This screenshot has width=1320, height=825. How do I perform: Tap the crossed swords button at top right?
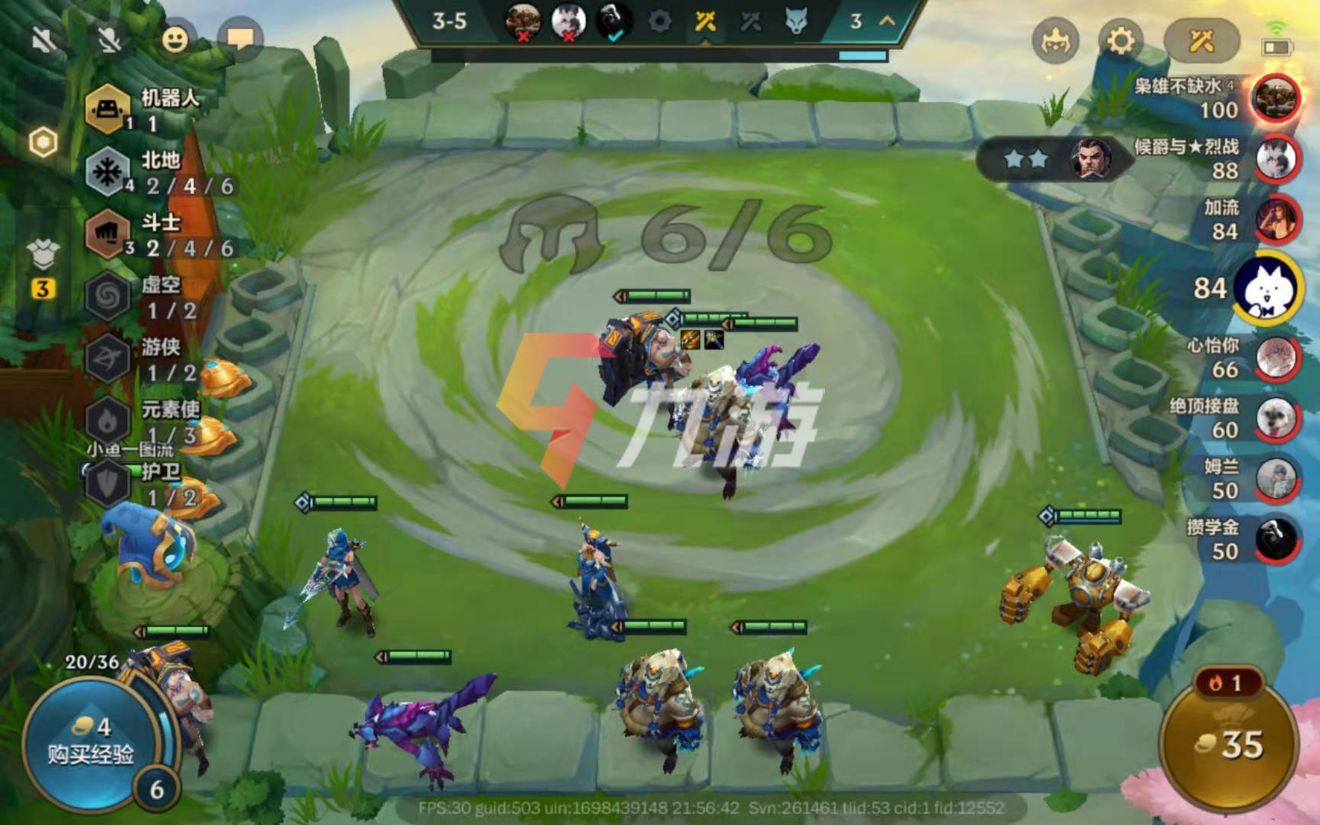click(1201, 41)
